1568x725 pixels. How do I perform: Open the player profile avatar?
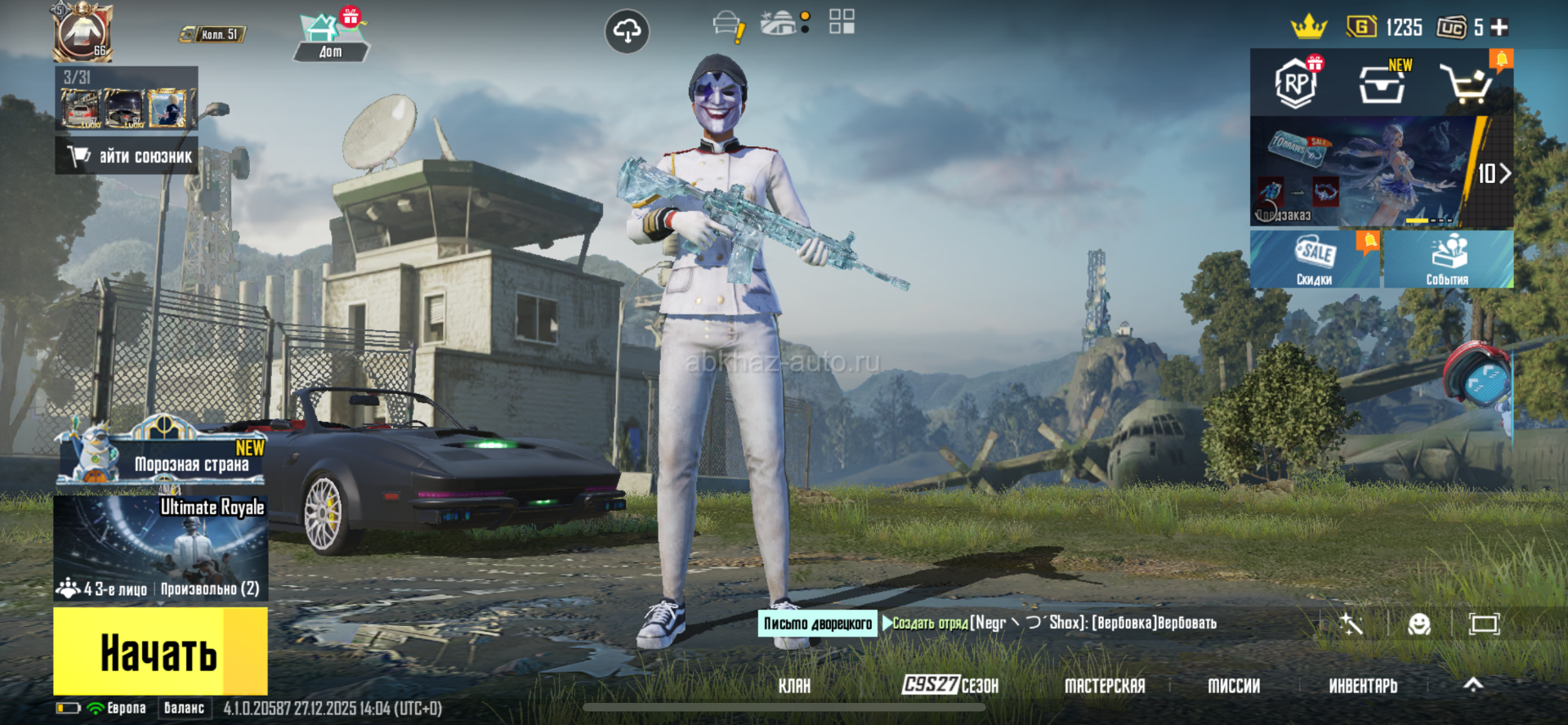83,33
